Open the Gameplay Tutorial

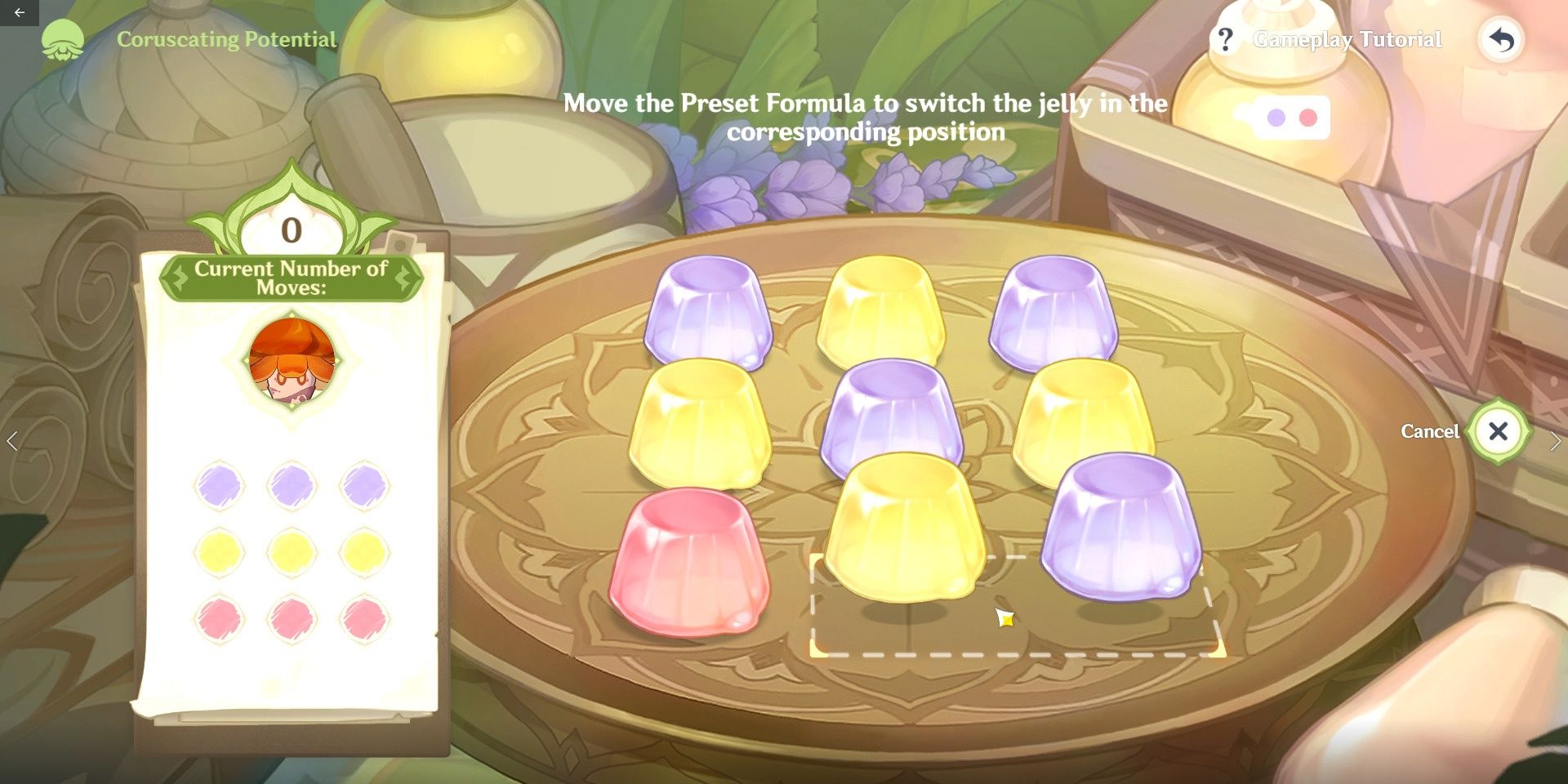pyautogui.click(x=1347, y=38)
